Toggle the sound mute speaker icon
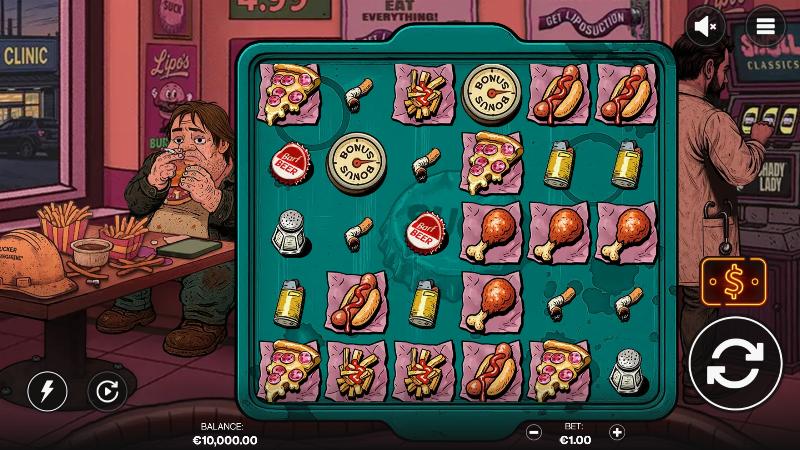The width and height of the screenshot is (800, 450). click(707, 27)
